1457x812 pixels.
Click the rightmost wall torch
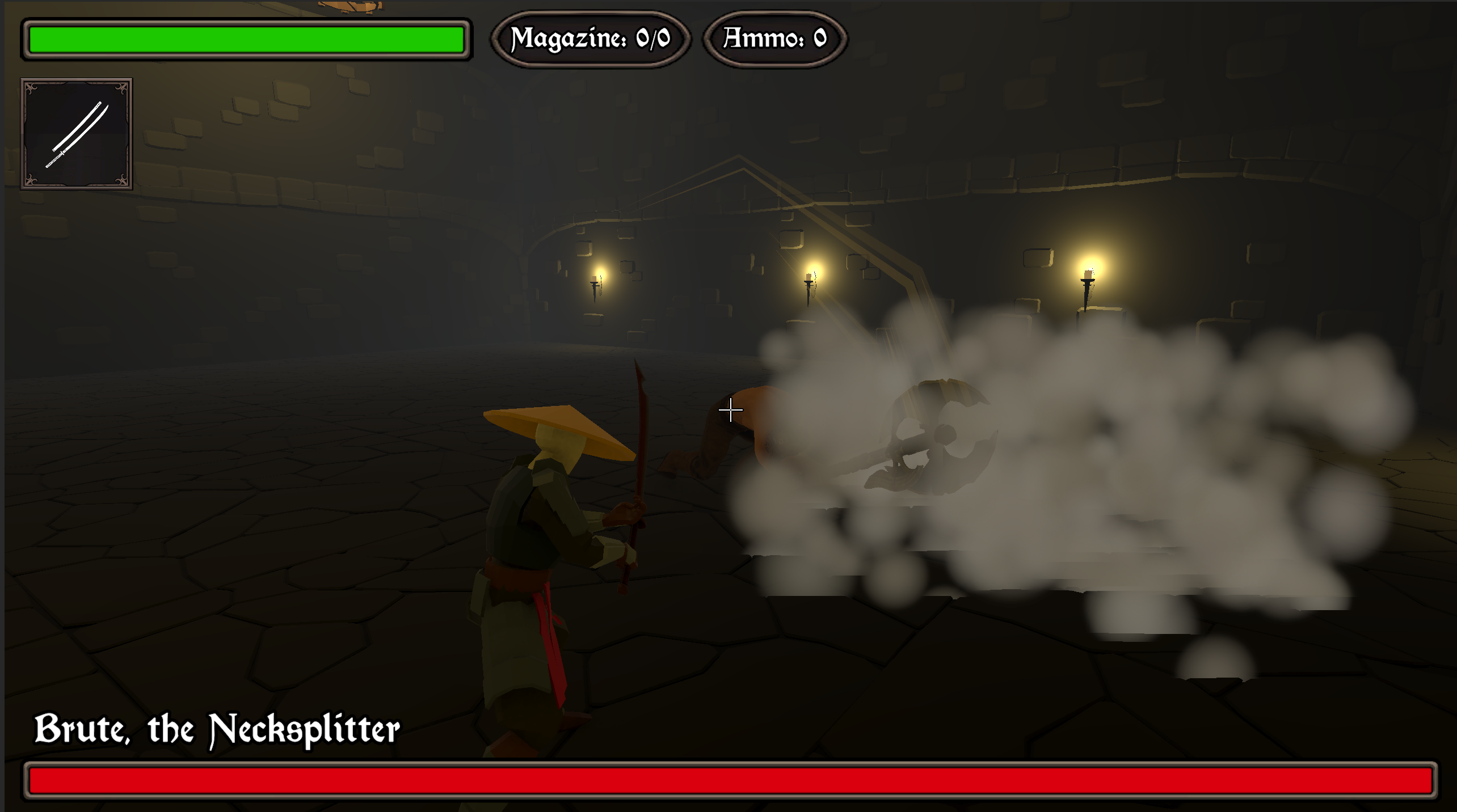1087,284
